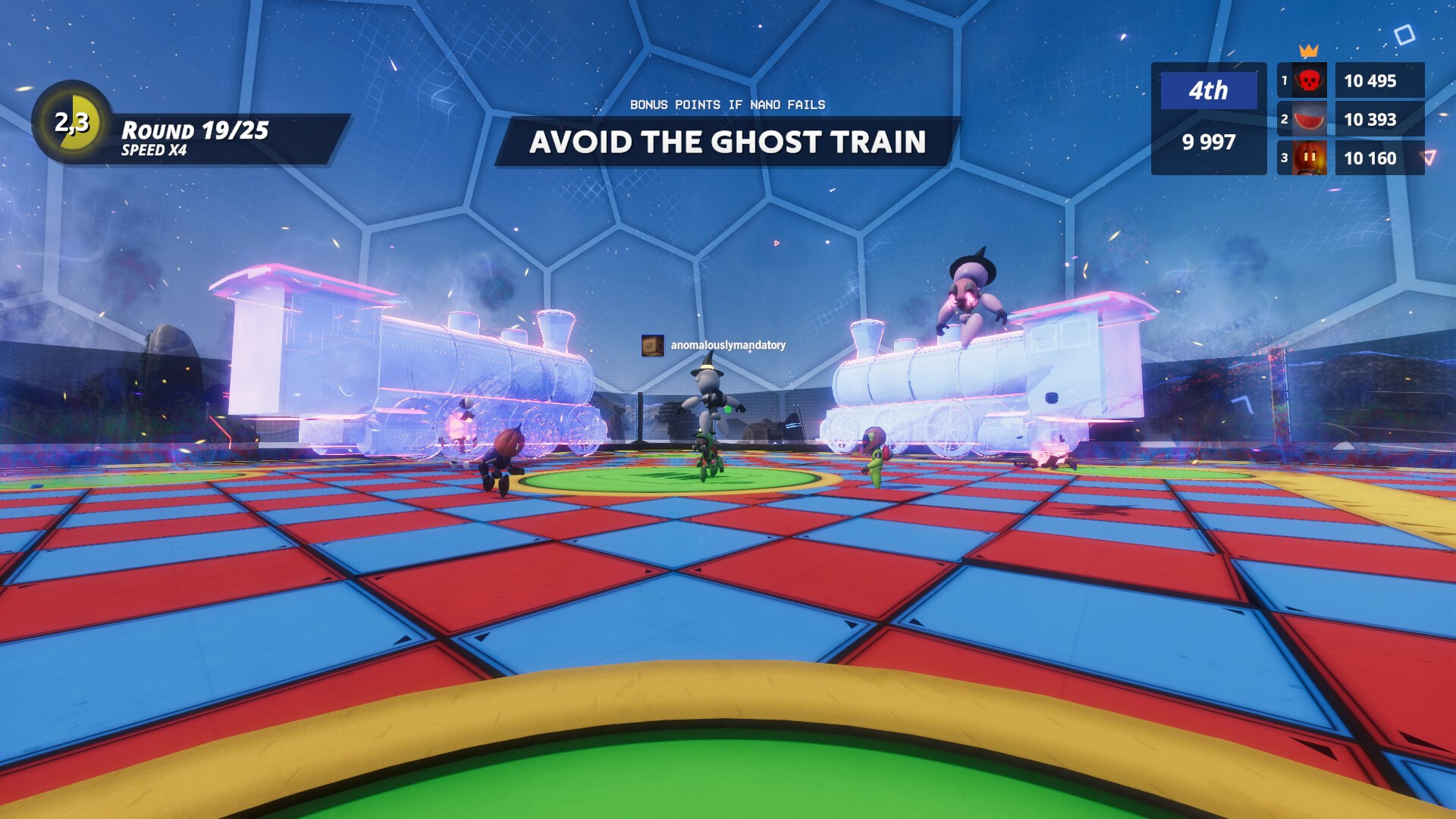Click the AVOID THE GHOST TRAIN banner
Viewport: 1456px width, 819px height.
(x=728, y=142)
